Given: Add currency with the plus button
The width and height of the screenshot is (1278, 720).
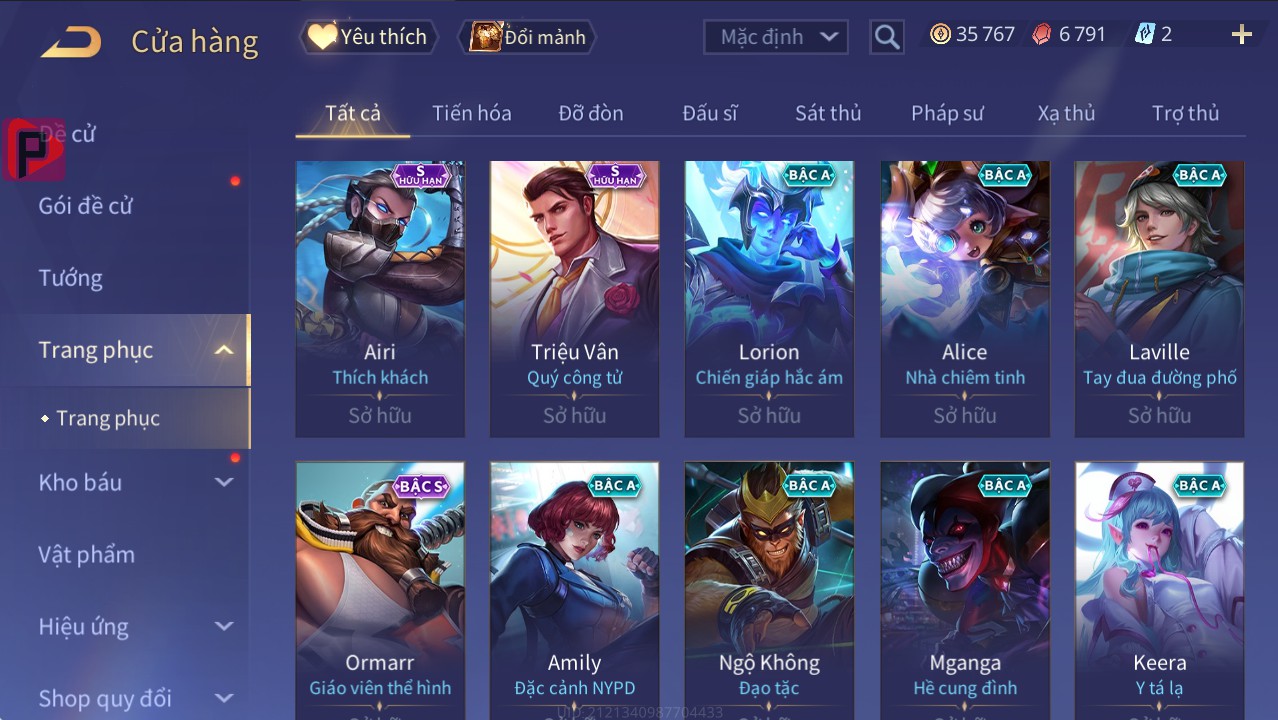Looking at the screenshot, I should 1241,35.
